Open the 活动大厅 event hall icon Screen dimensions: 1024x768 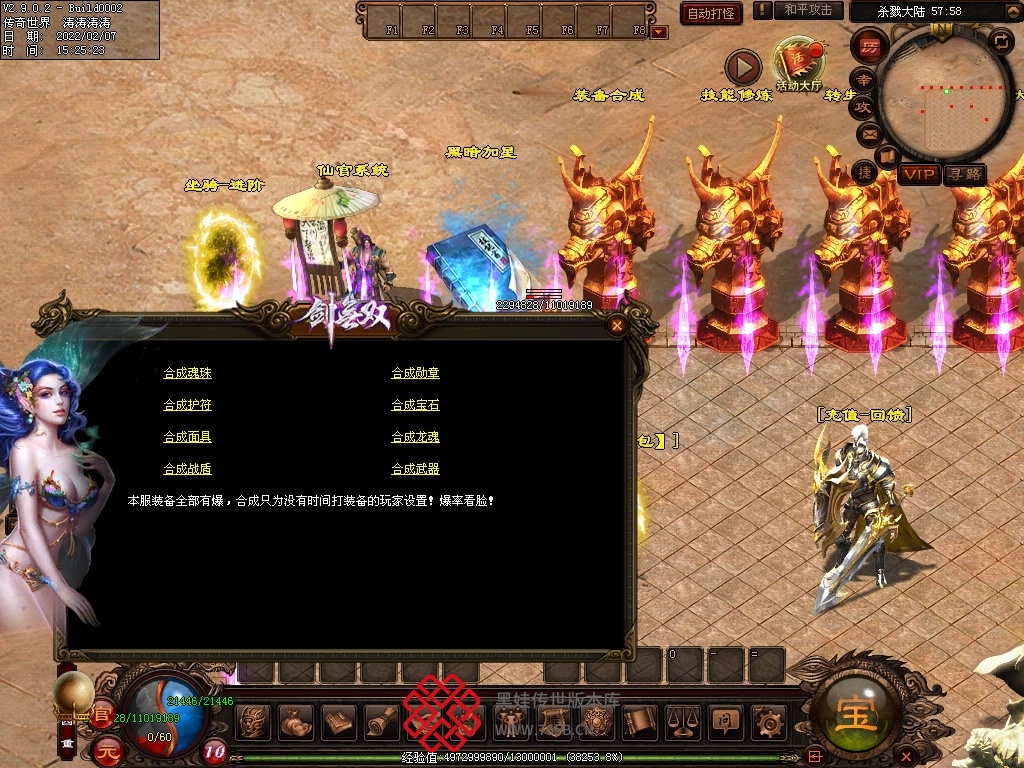click(798, 63)
